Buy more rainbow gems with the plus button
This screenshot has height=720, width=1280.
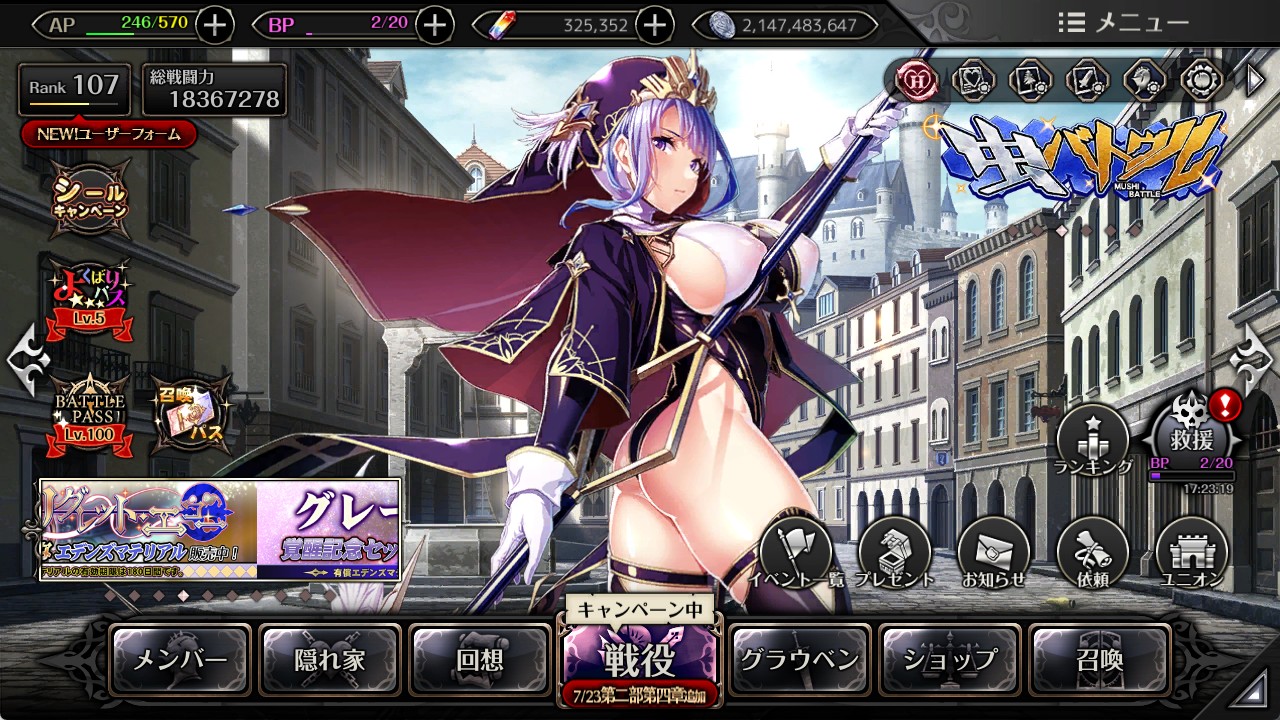(x=654, y=25)
